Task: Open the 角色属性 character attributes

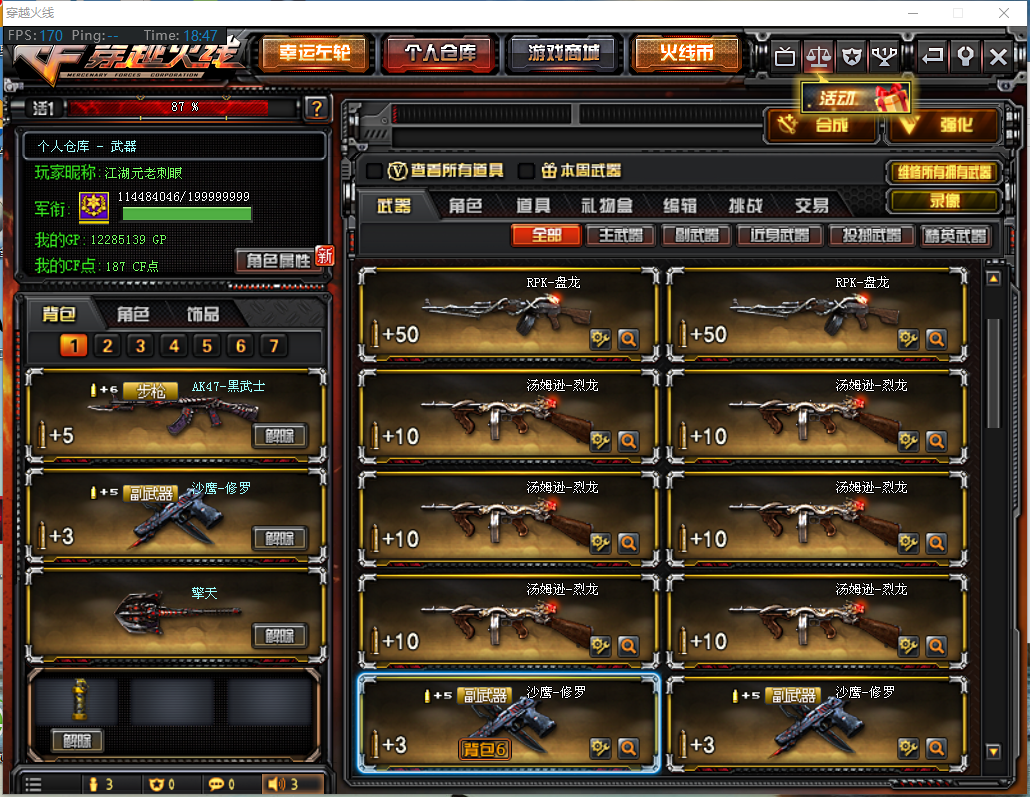Action: tap(279, 260)
